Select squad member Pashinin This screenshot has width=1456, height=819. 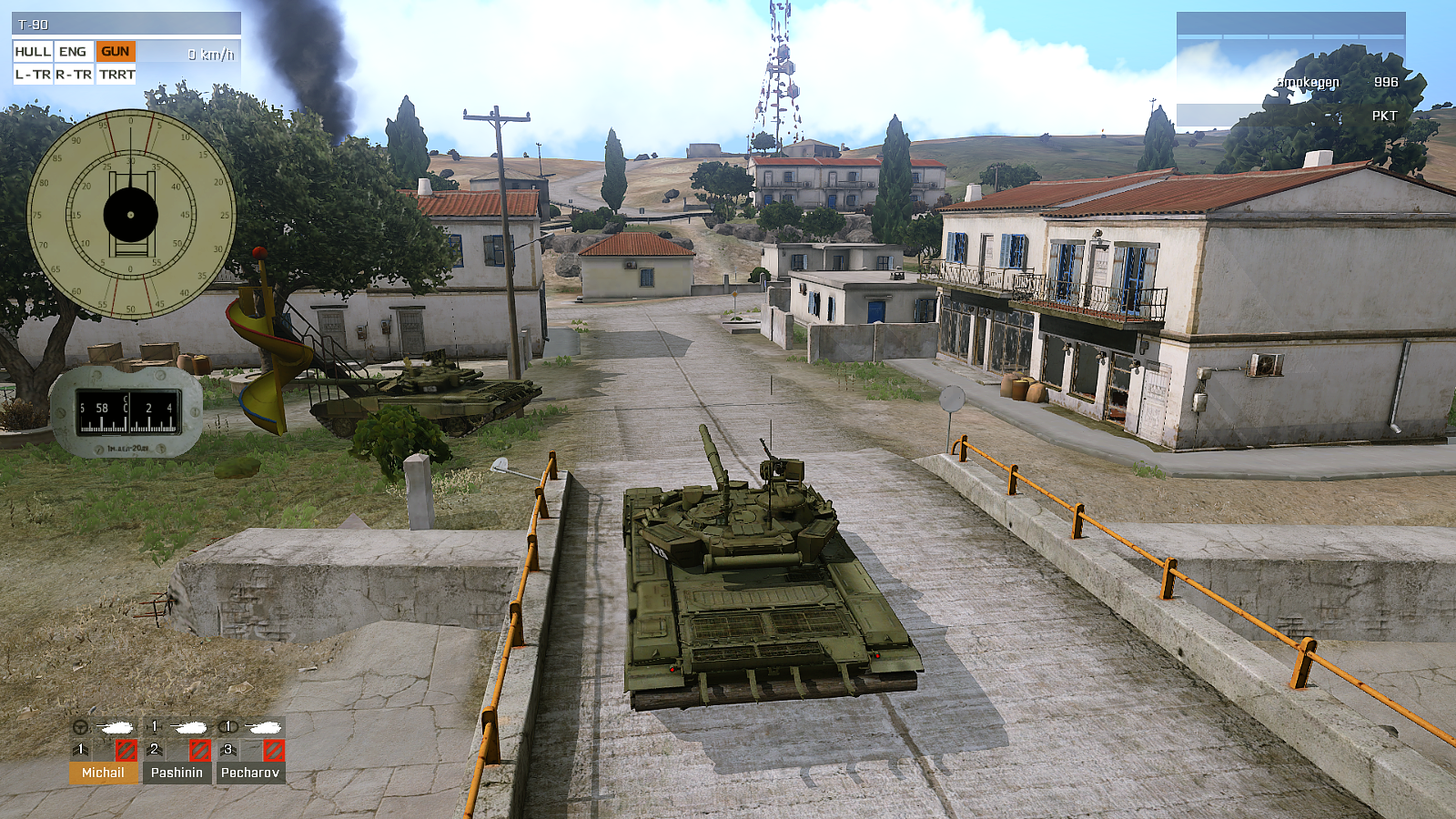click(x=177, y=772)
